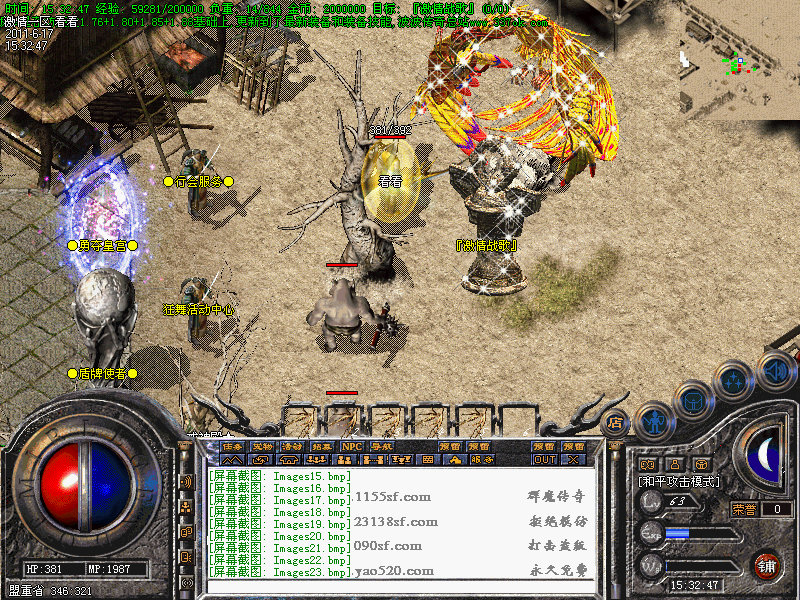Click the red 铺 stall button
Screen dimensions: 800x600
click(767, 566)
